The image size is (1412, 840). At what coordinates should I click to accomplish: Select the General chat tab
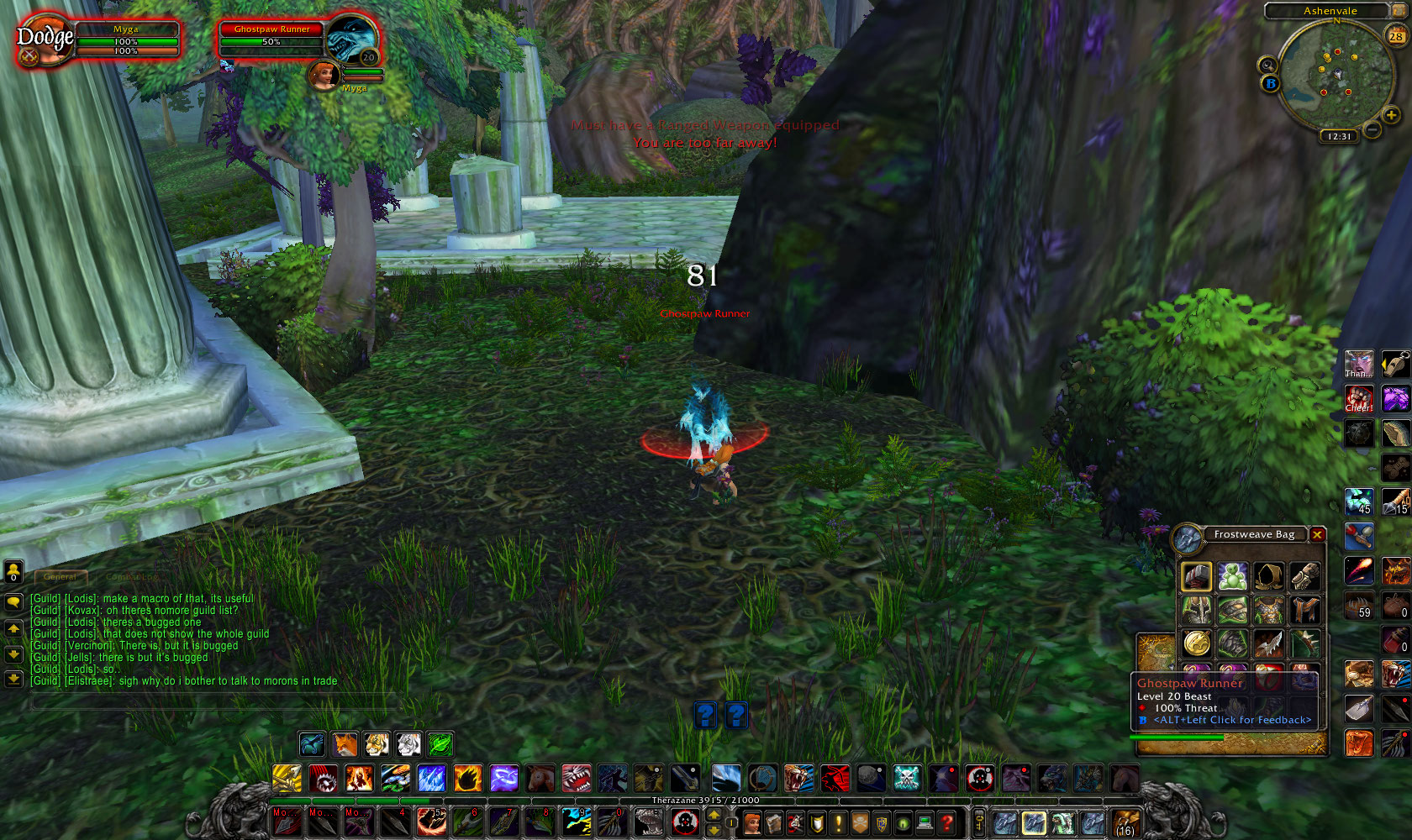[59, 577]
